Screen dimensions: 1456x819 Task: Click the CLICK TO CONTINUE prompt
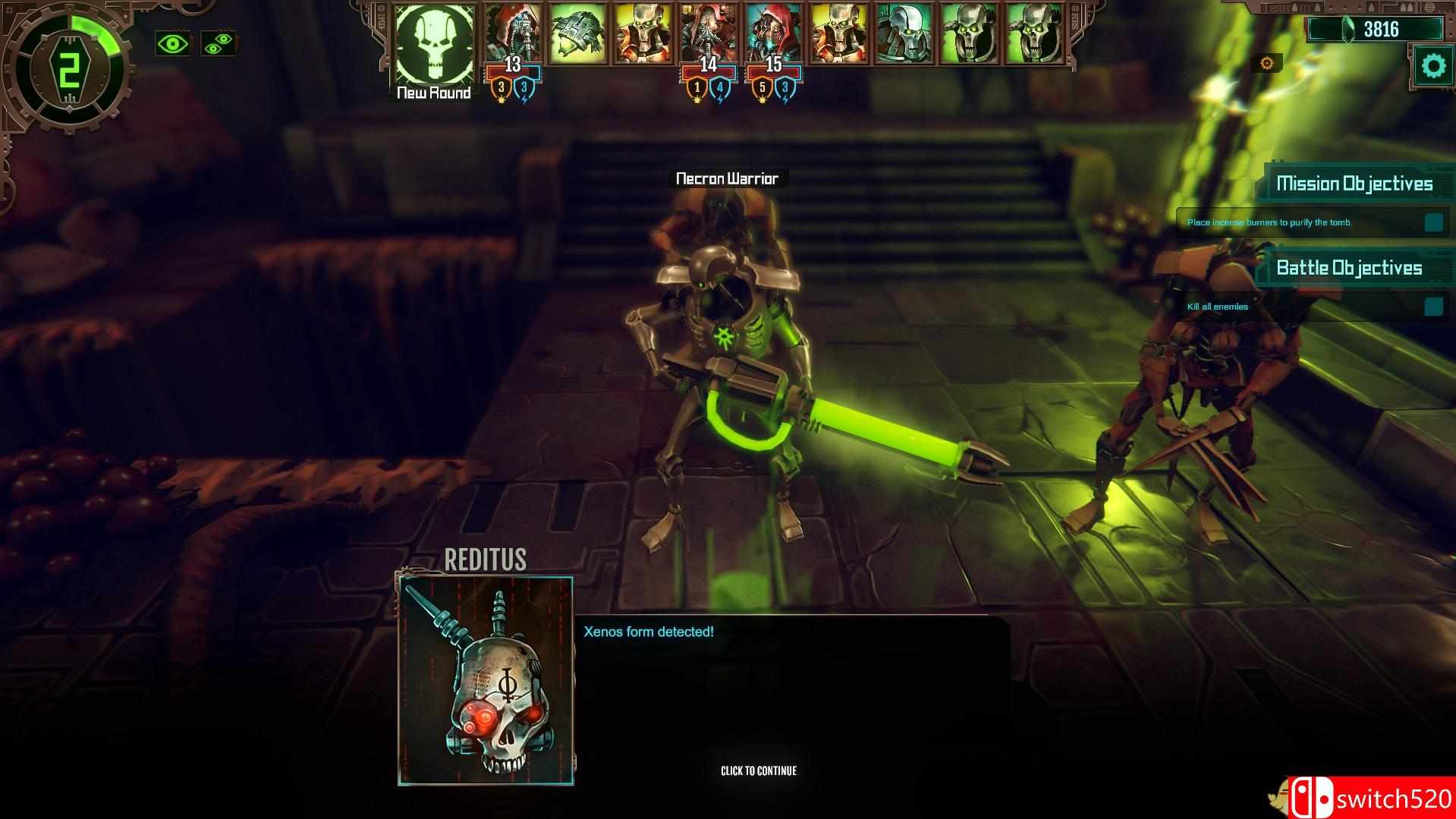pyautogui.click(x=758, y=770)
